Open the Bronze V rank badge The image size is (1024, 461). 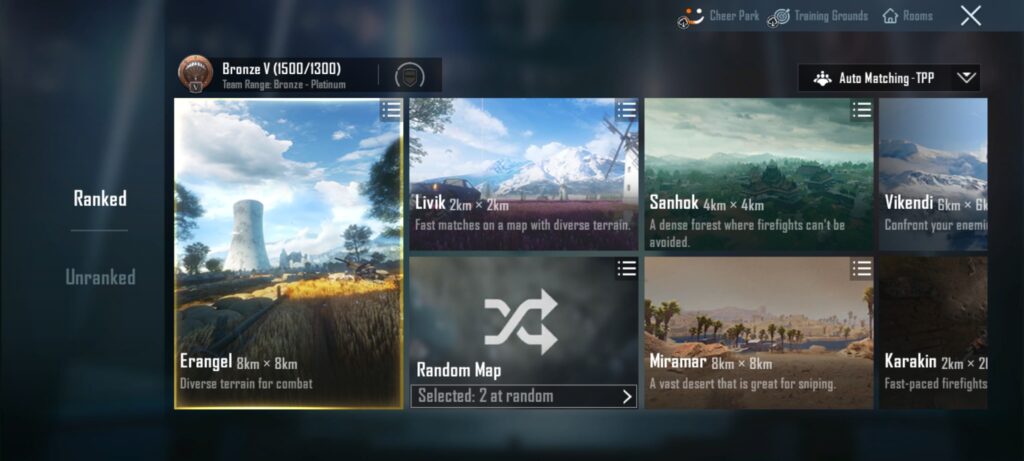click(195, 74)
